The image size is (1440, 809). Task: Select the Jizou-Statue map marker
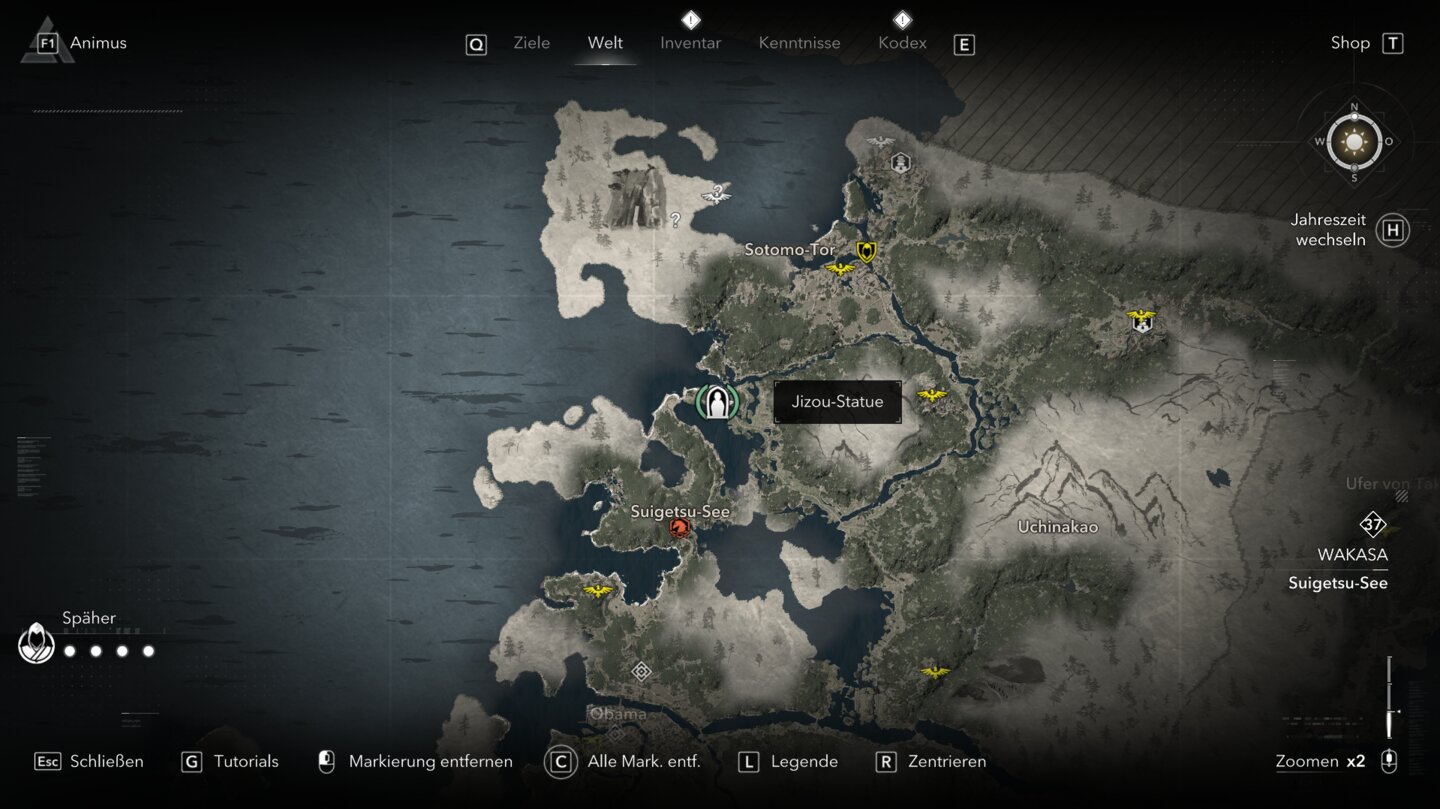[x=717, y=402]
